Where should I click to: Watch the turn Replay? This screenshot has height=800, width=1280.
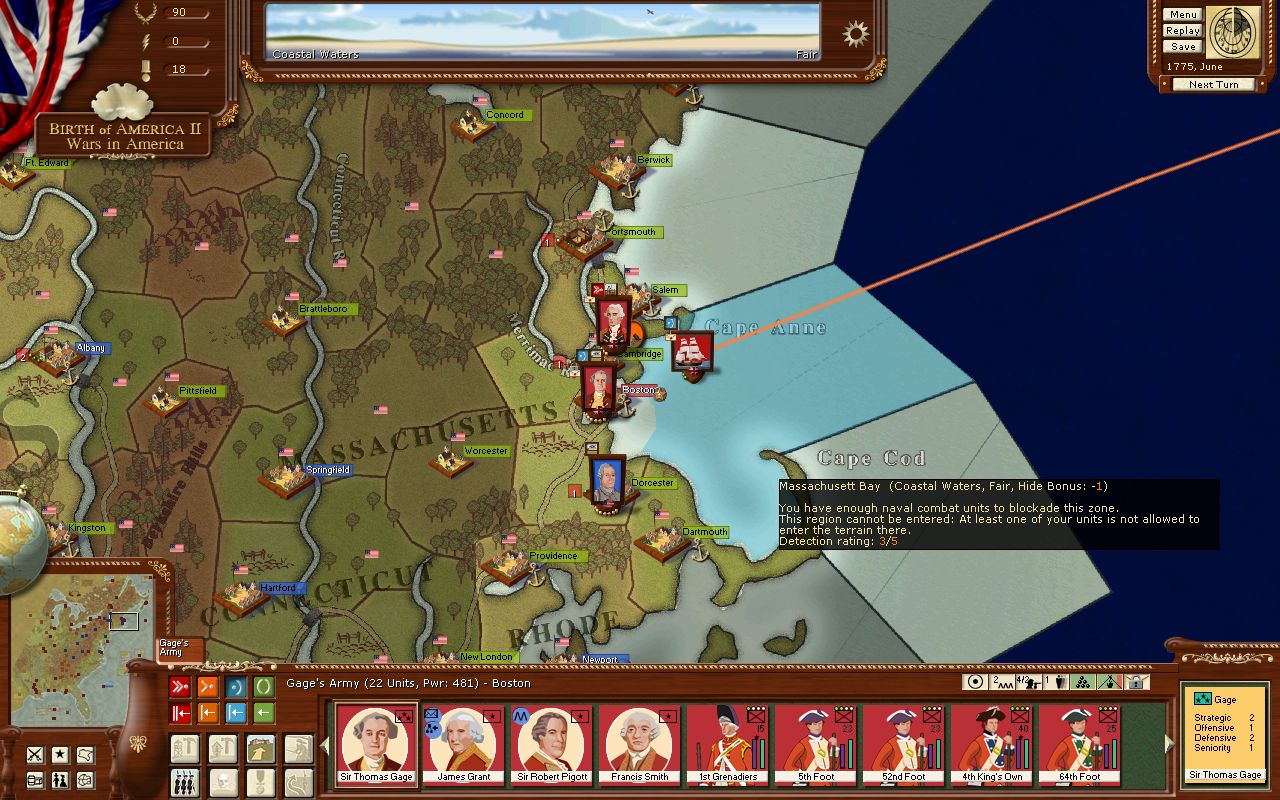[x=1182, y=31]
